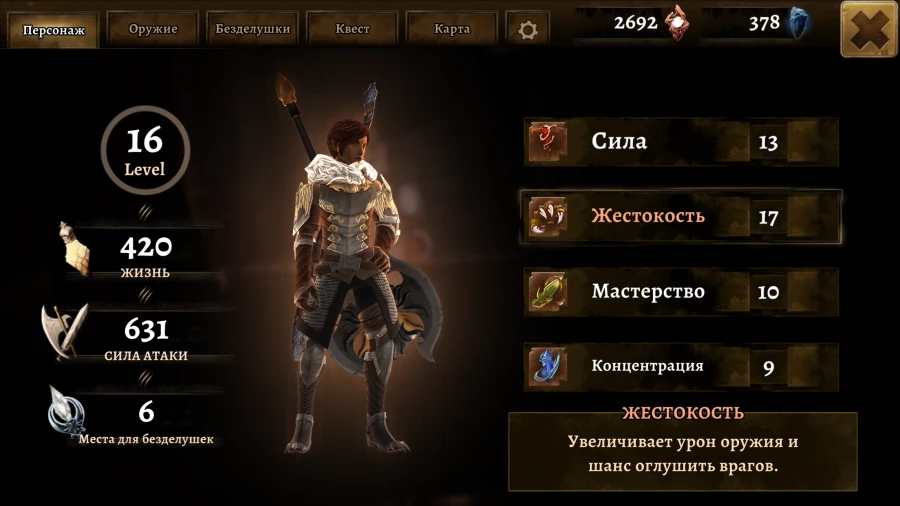This screenshot has width=900, height=506.
Task: Pick the Концентрация attribute row
Action: (x=680, y=367)
